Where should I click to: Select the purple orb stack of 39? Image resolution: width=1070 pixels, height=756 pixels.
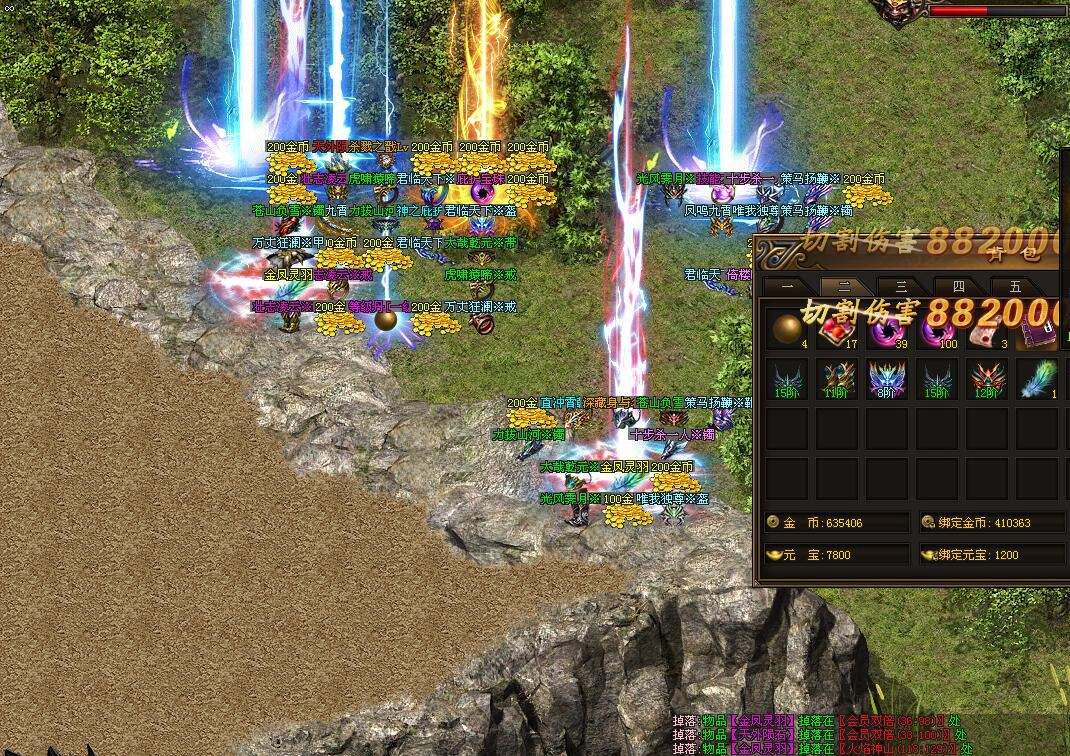point(887,329)
